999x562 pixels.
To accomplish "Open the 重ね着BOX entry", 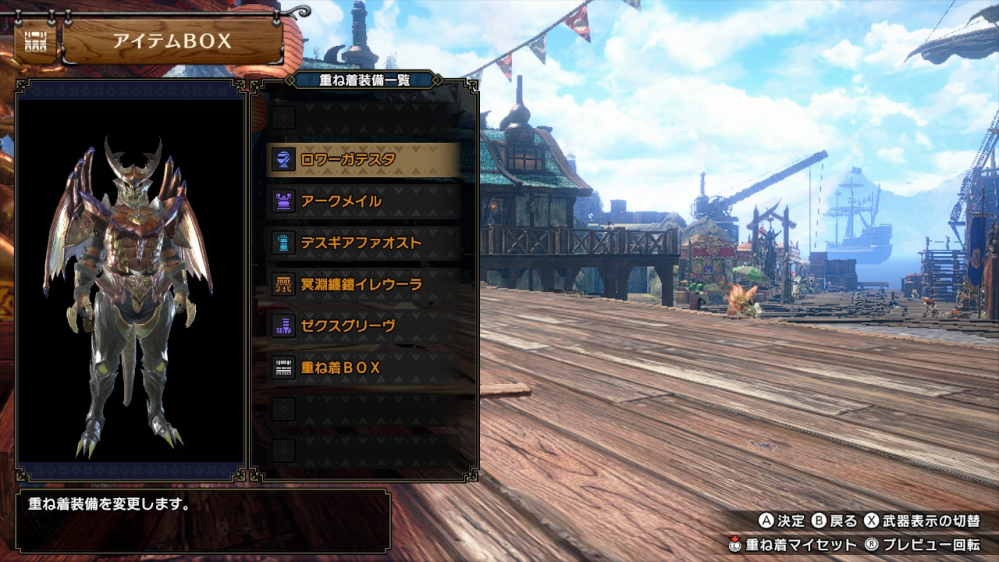I will 364,368.
